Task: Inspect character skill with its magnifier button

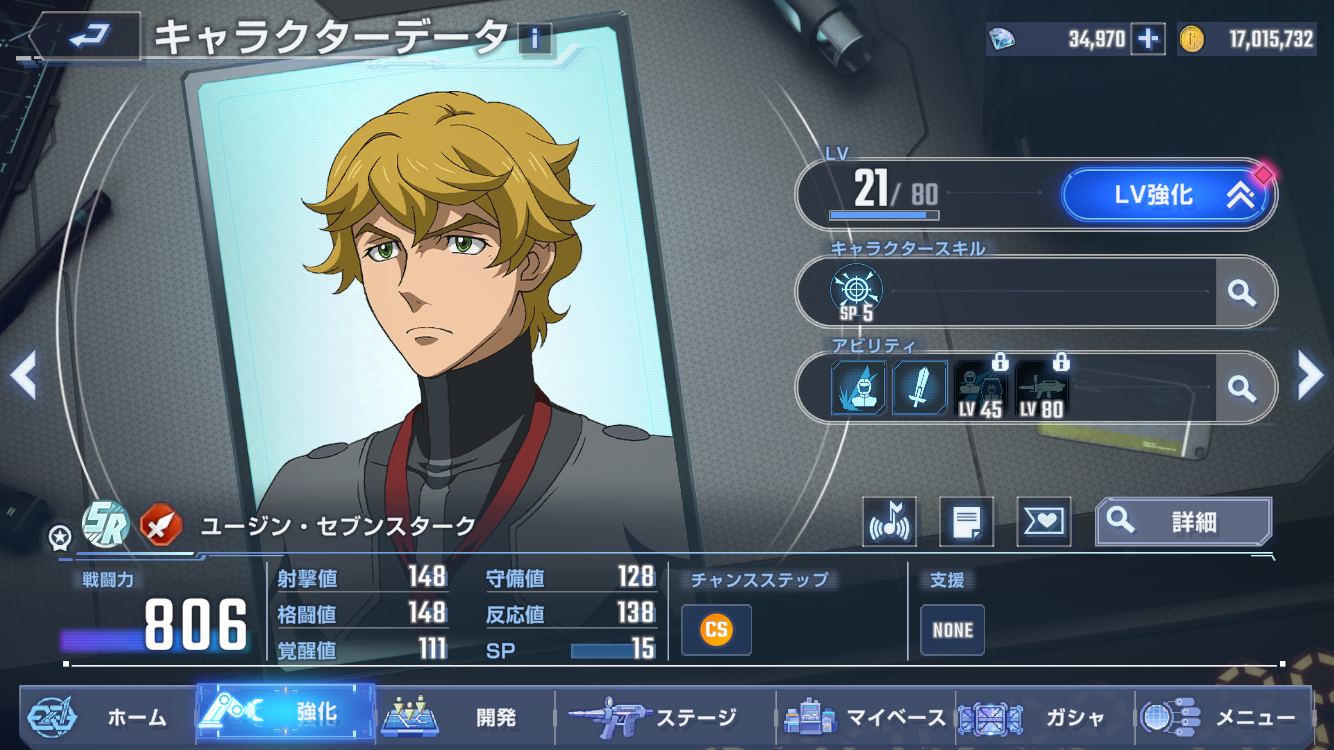Action: 1242,292
